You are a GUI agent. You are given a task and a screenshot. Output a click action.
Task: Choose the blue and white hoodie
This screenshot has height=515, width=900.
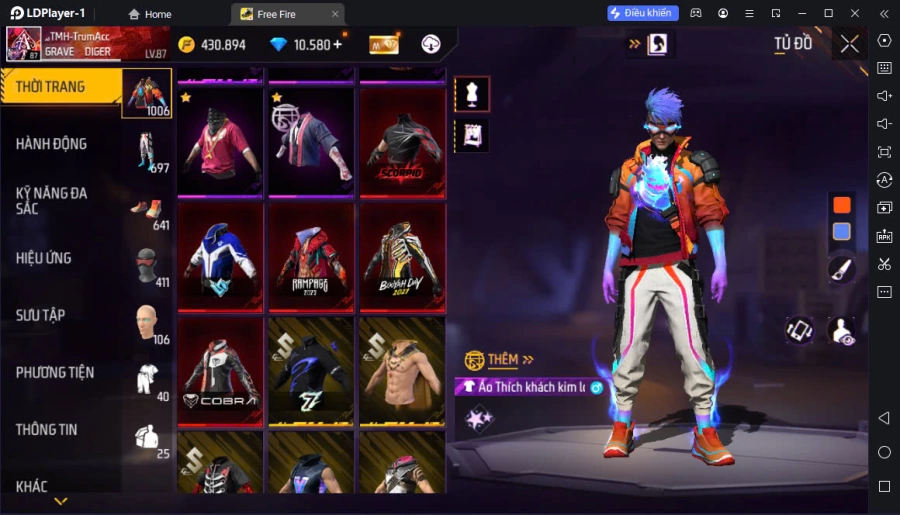pyautogui.click(x=220, y=256)
